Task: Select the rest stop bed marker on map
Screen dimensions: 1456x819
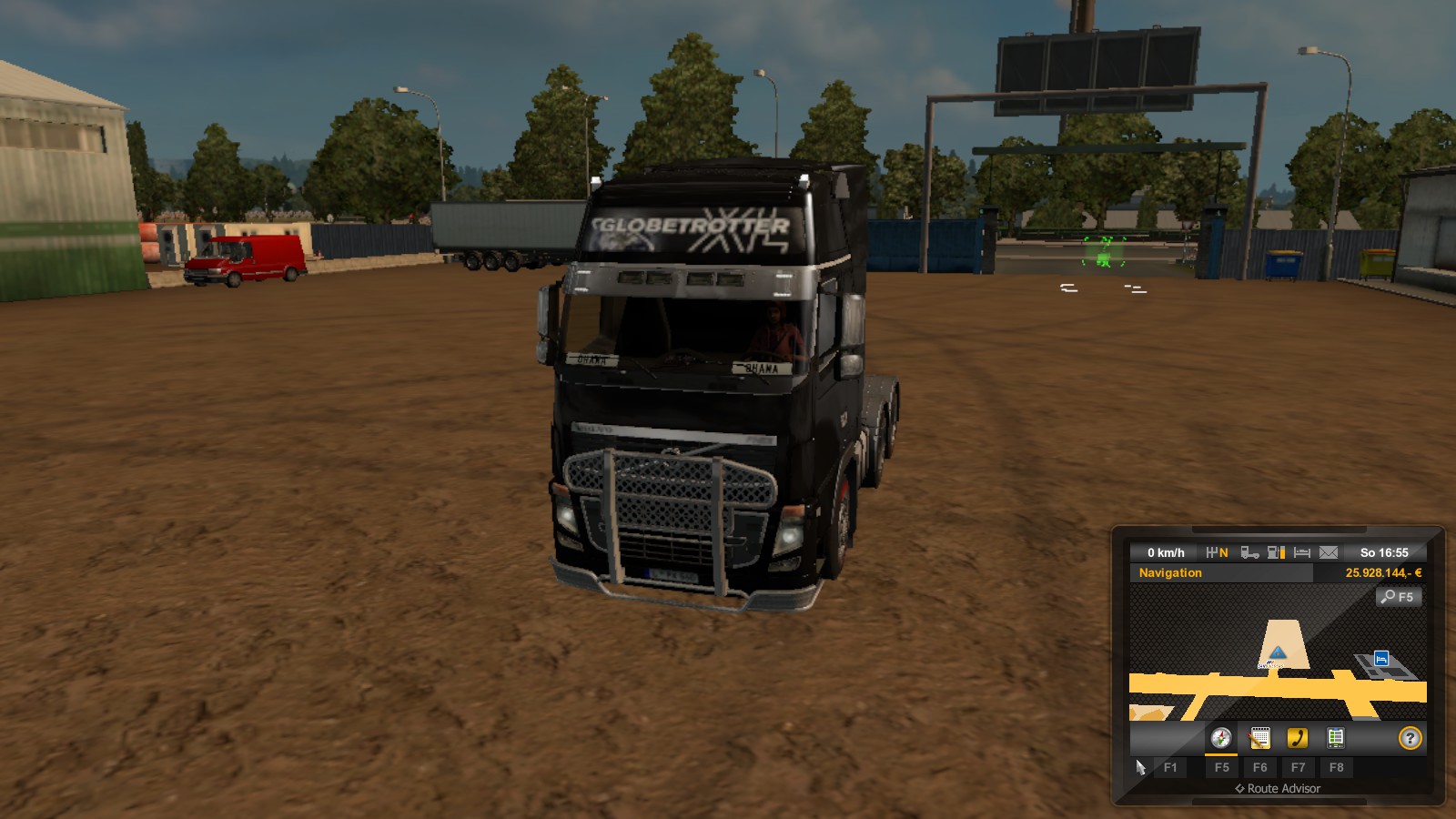Action: click(x=1381, y=658)
